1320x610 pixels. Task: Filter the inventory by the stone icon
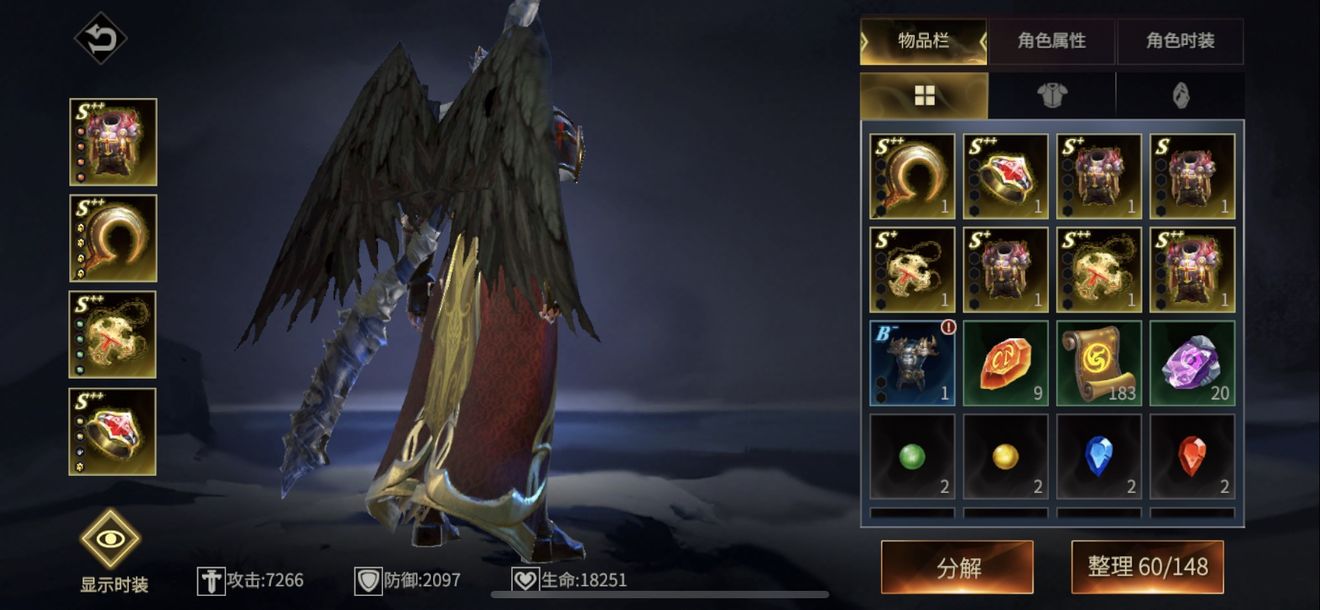[1180, 95]
